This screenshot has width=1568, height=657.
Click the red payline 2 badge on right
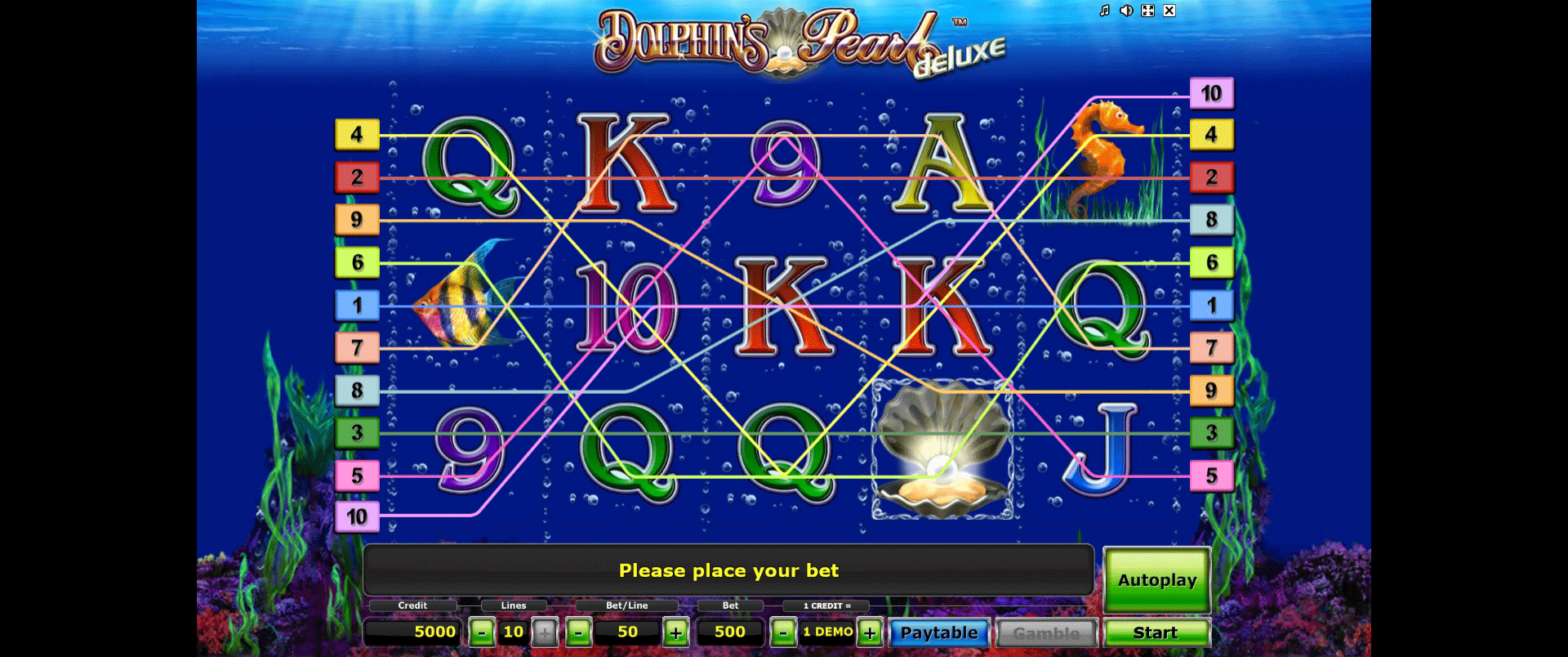(1212, 177)
